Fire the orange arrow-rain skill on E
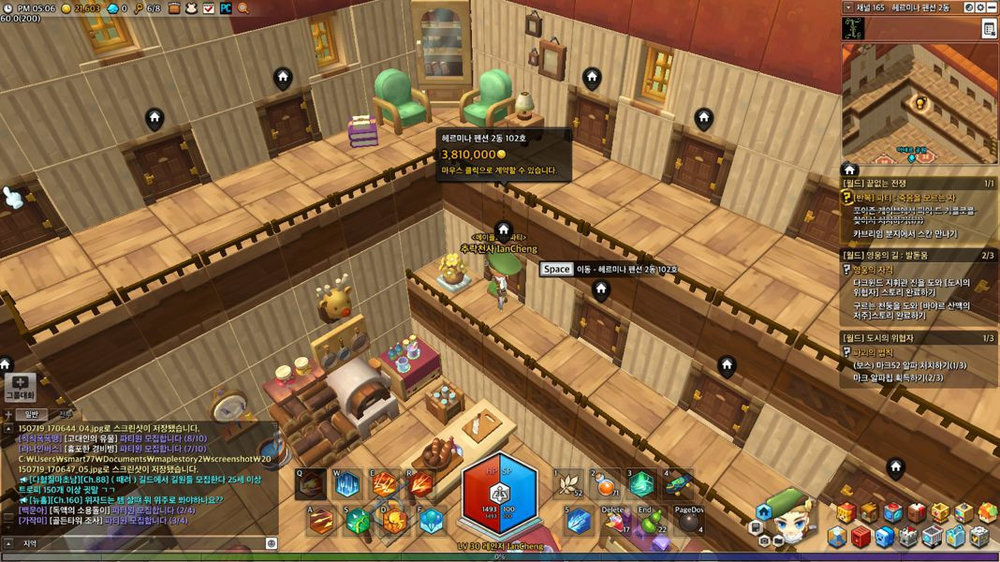The width and height of the screenshot is (1000, 562). (x=384, y=484)
